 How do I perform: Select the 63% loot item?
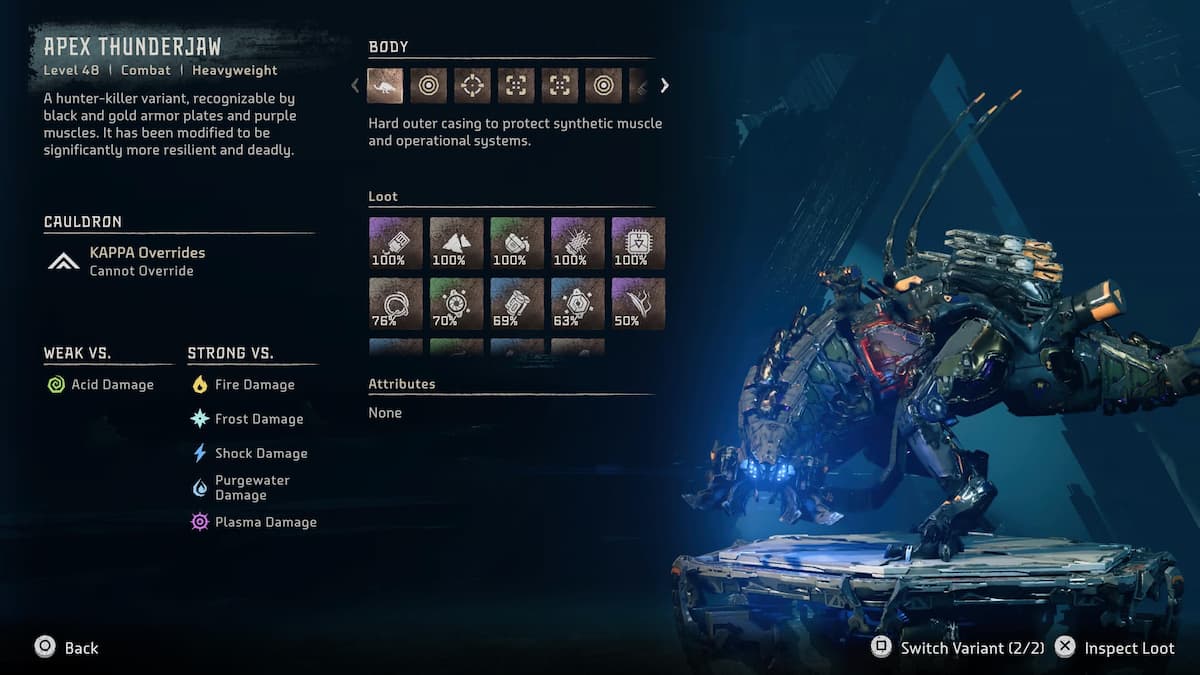pyautogui.click(x=578, y=304)
